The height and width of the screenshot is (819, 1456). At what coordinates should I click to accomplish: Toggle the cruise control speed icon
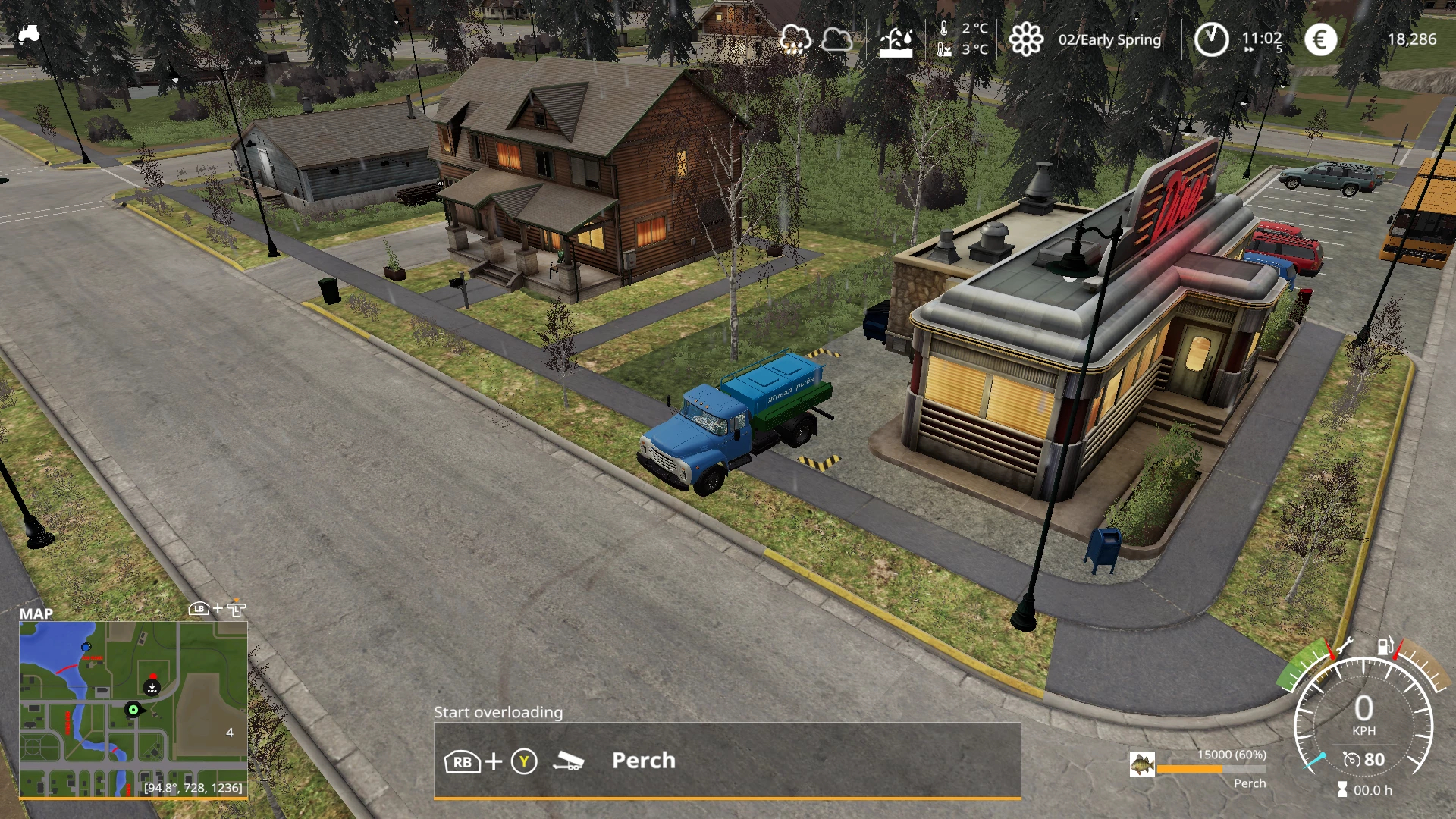[x=1352, y=760]
